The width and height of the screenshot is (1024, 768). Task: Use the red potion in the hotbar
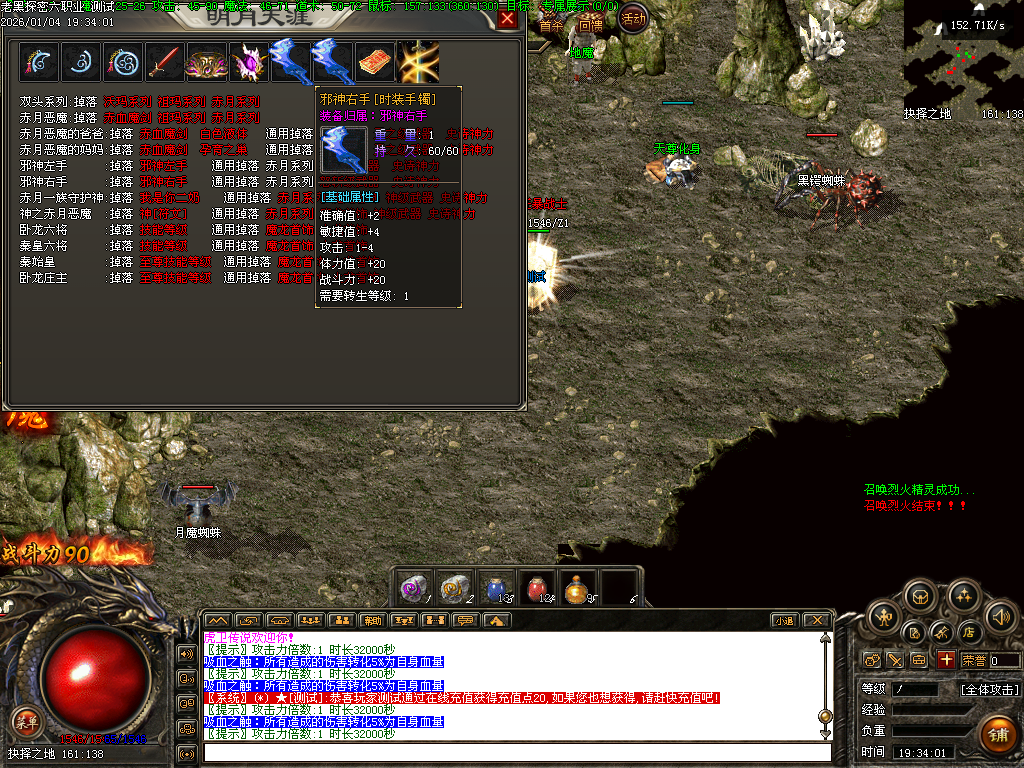click(539, 589)
